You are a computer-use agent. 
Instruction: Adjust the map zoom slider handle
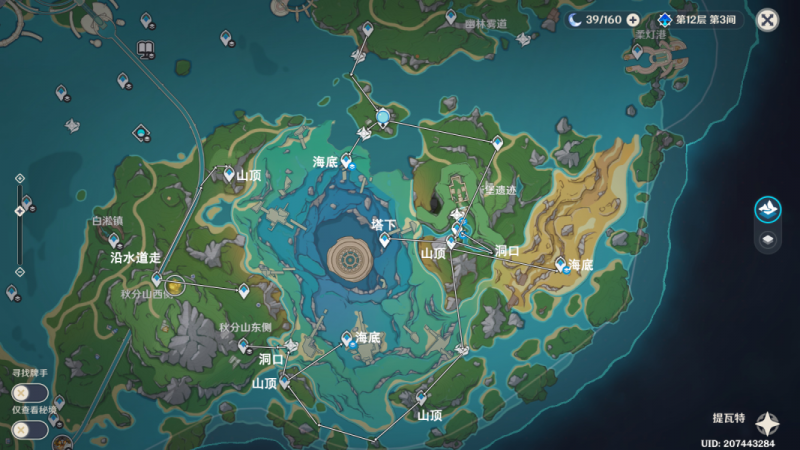click(x=19, y=211)
